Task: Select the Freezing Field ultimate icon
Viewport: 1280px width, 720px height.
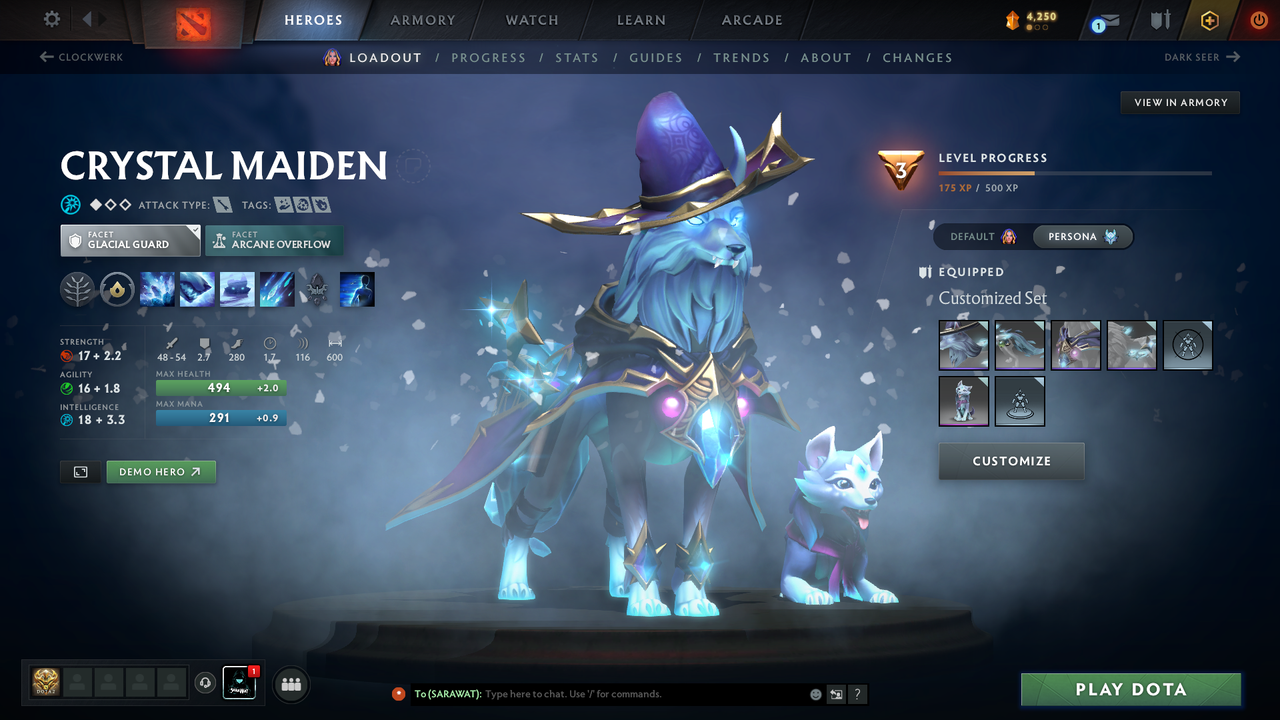Action: pyautogui.click(x=277, y=289)
